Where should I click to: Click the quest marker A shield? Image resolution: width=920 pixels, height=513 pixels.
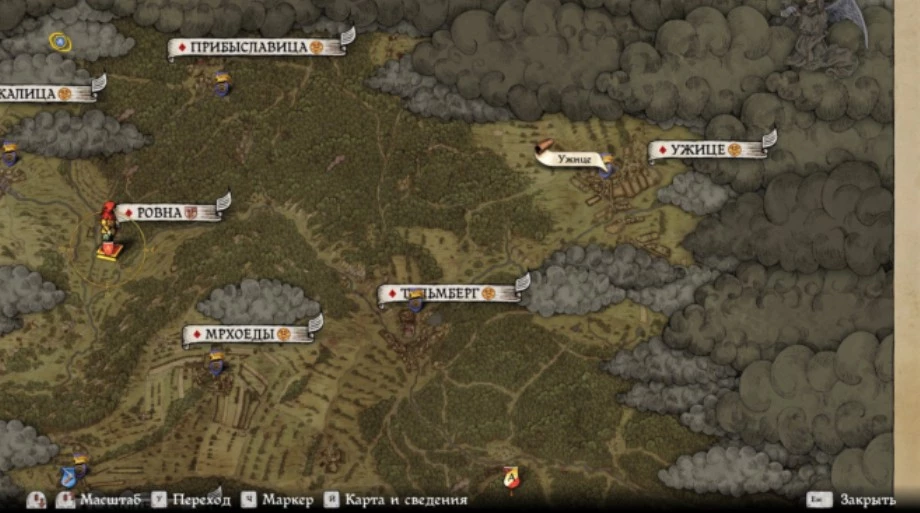click(x=512, y=478)
